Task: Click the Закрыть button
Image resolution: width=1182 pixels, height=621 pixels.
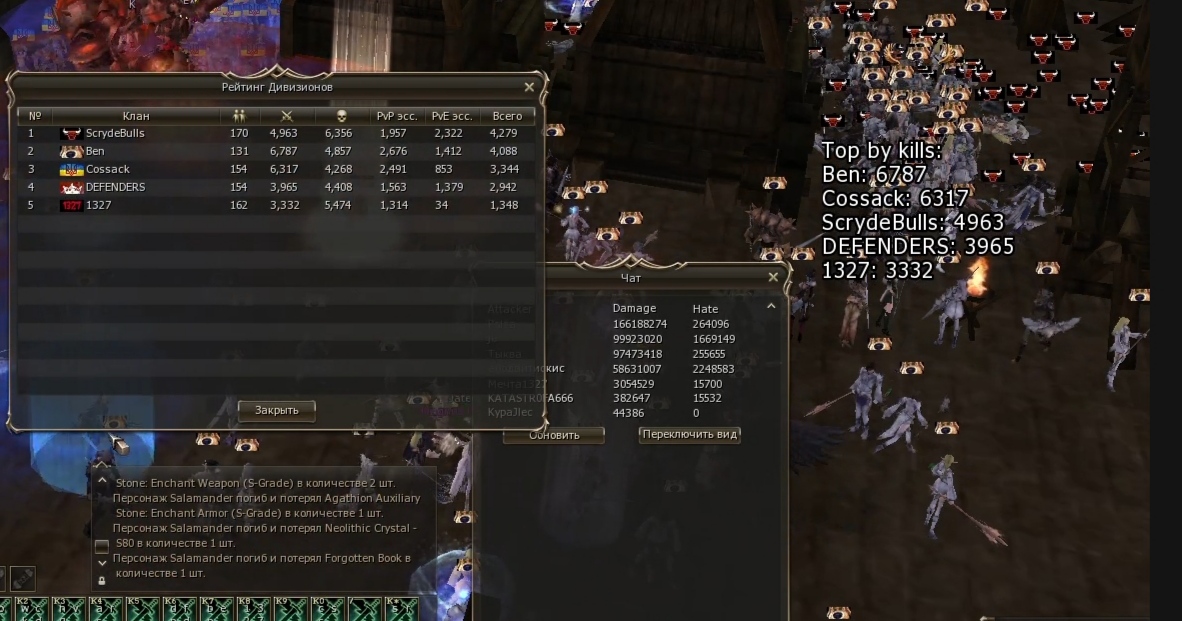Action: pos(276,410)
